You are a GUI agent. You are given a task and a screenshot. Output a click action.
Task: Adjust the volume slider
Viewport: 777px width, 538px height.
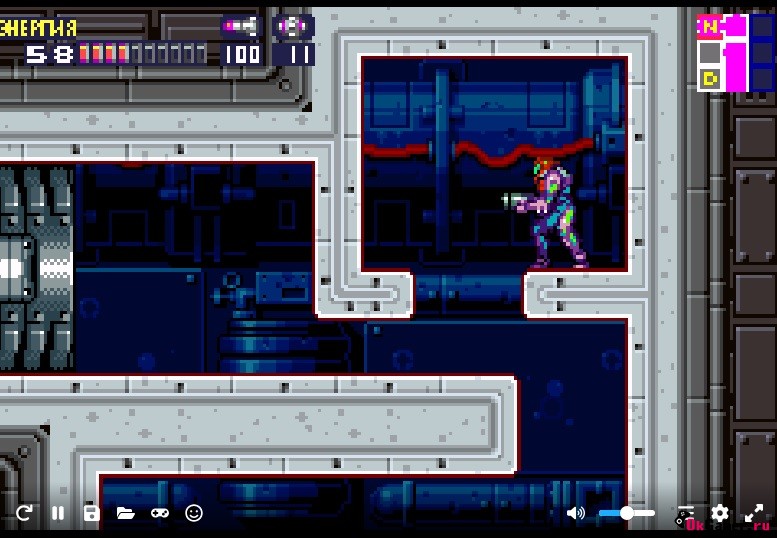(627, 513)
